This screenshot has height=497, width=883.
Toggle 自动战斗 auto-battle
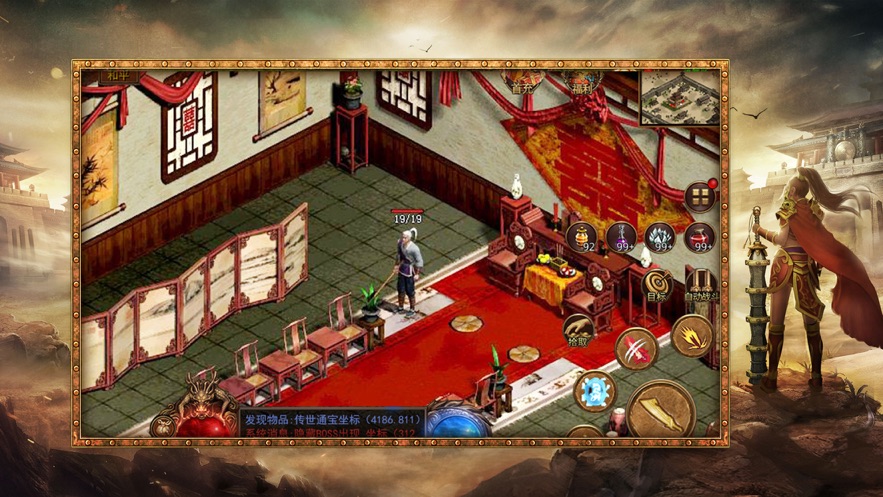tap(701, 284)
